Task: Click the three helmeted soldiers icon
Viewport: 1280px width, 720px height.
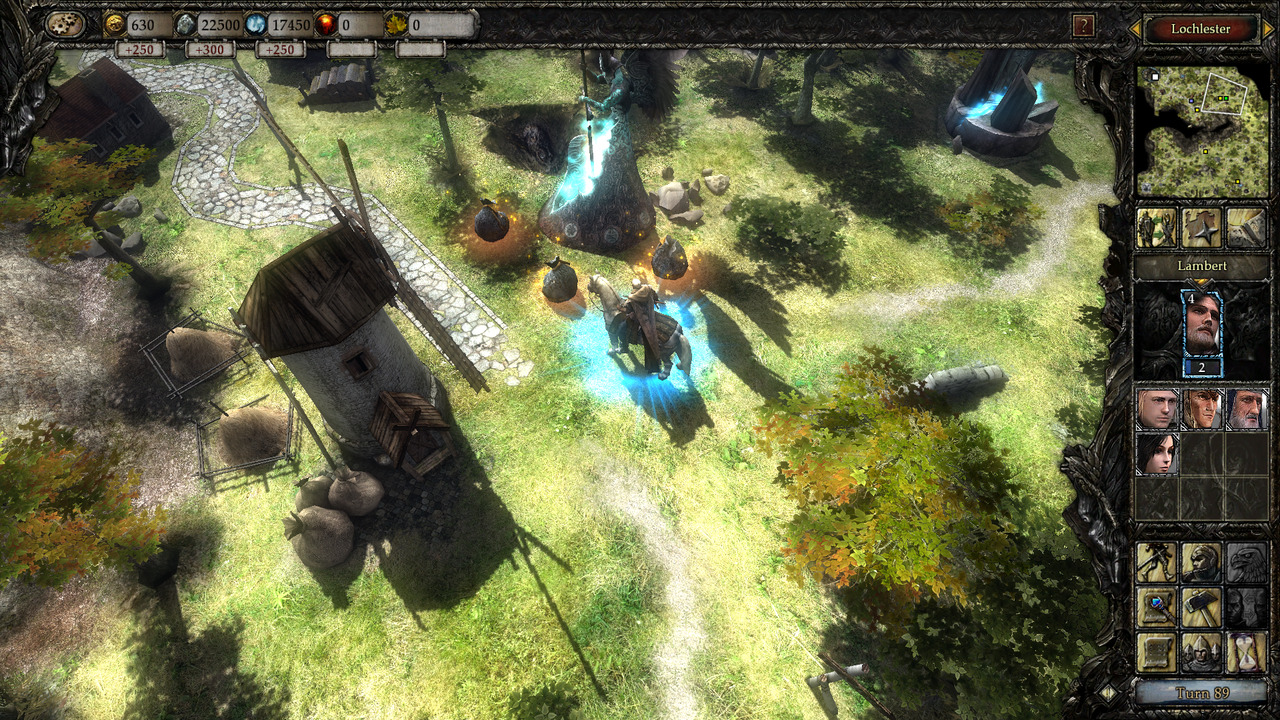Action: 1201,652
